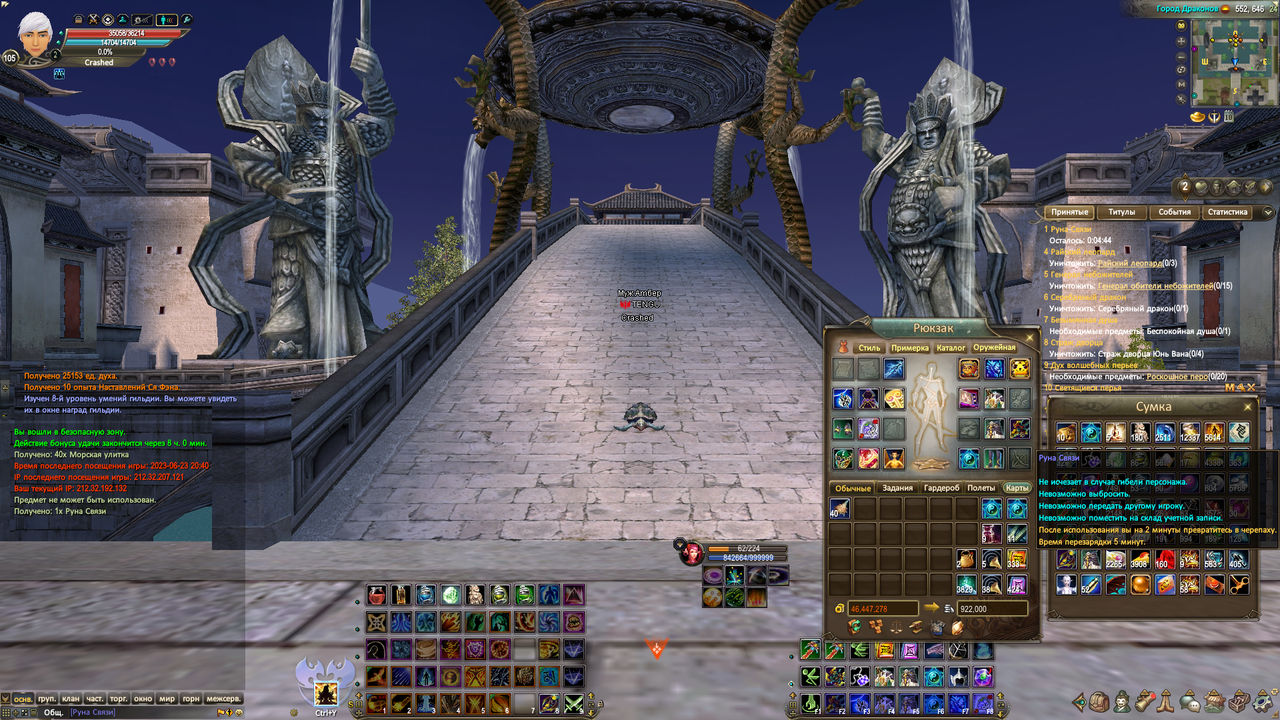Viewport: 1280px width, 720px height.
Task: Open the Полеты inventory tab
Action: point(980,488)
